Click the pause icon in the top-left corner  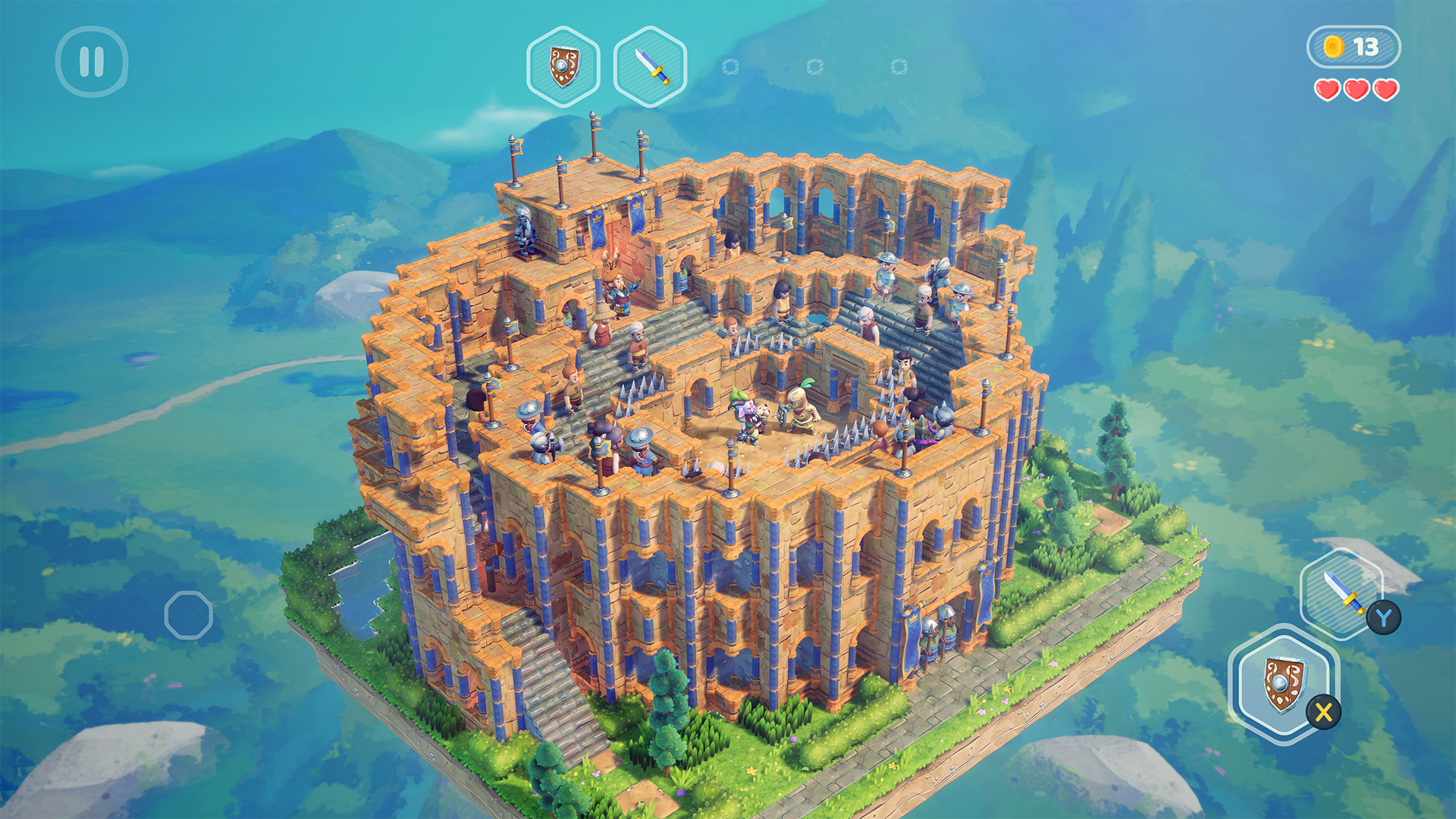[x=93, y=62]
